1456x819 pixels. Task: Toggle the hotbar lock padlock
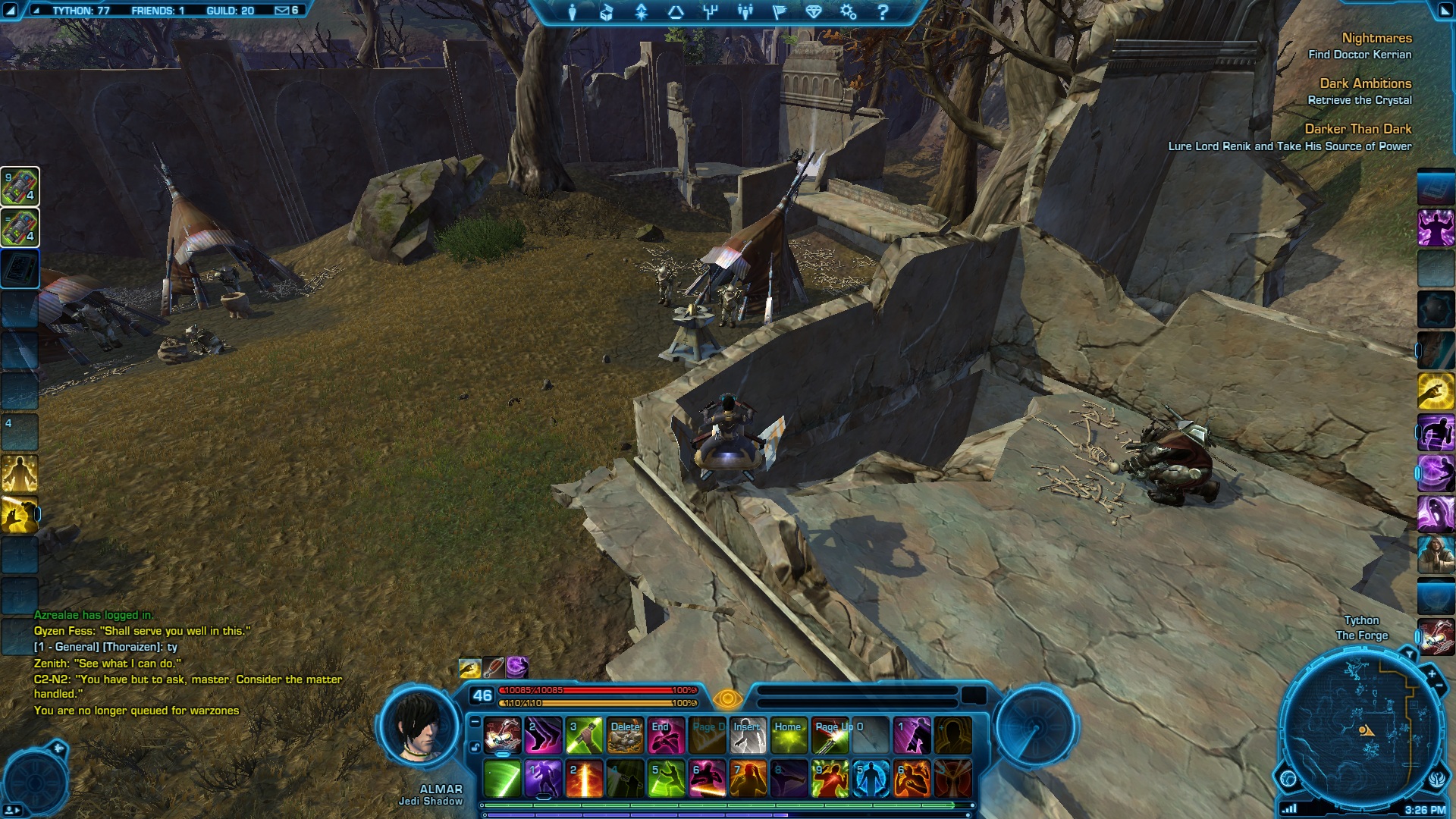point(475,747)
